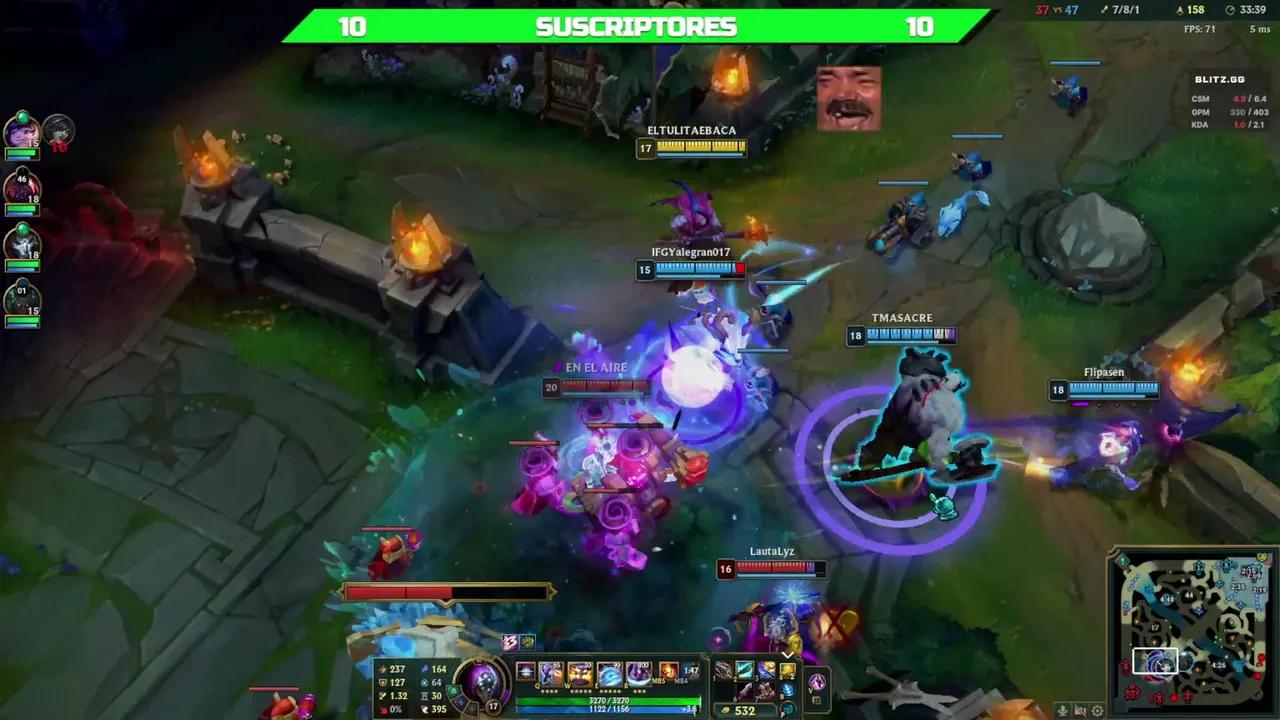Select the W ability icon

tap(581, 672)
